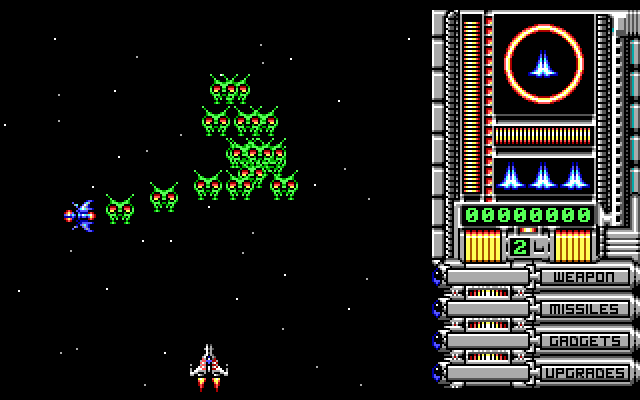This screenshot has height=400, width=640.
Task: Click the UPGRADES panel button
Action: pyautogui.click(x=586, y=373)
